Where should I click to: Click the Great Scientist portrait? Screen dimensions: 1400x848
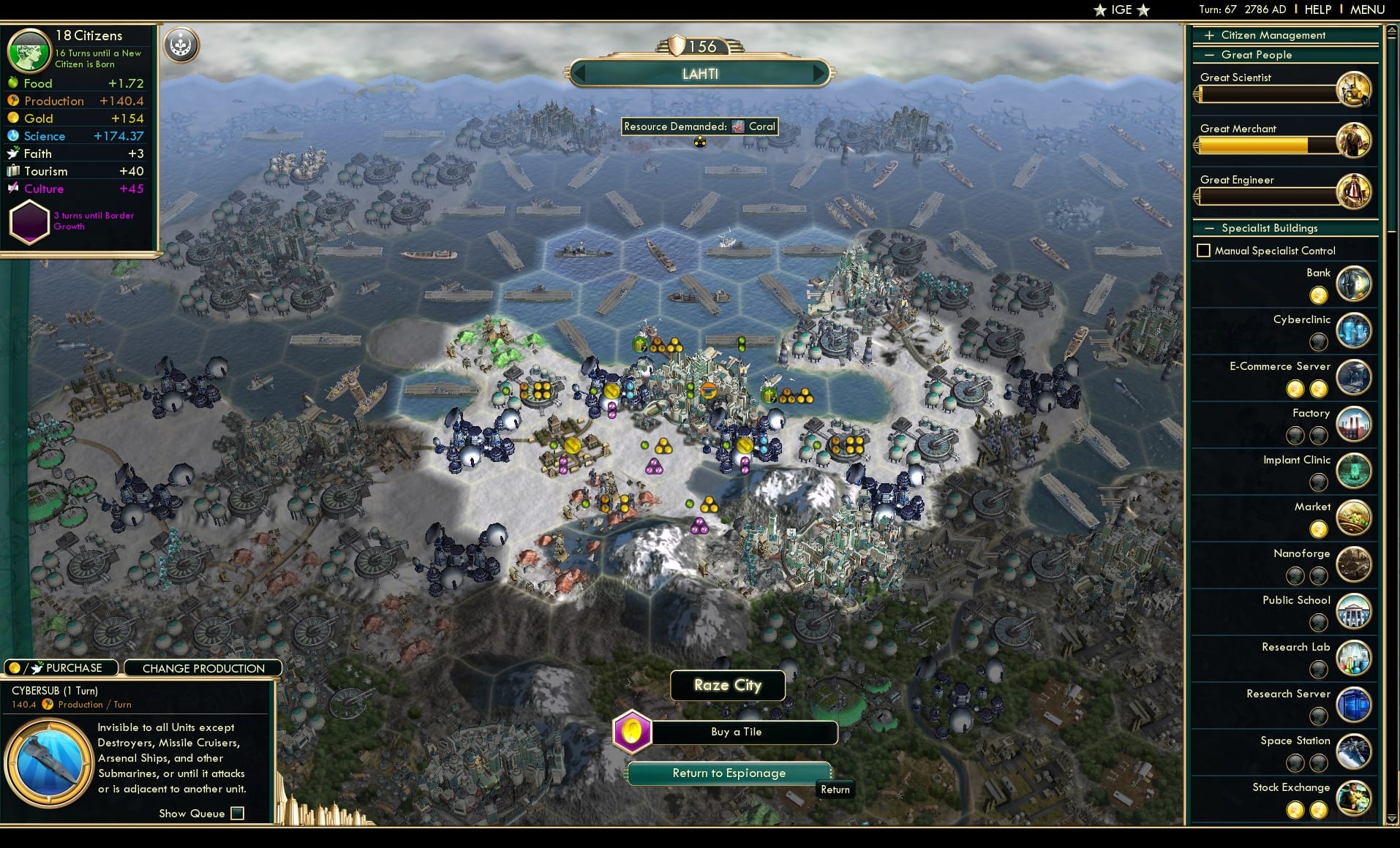[1355, 88]
